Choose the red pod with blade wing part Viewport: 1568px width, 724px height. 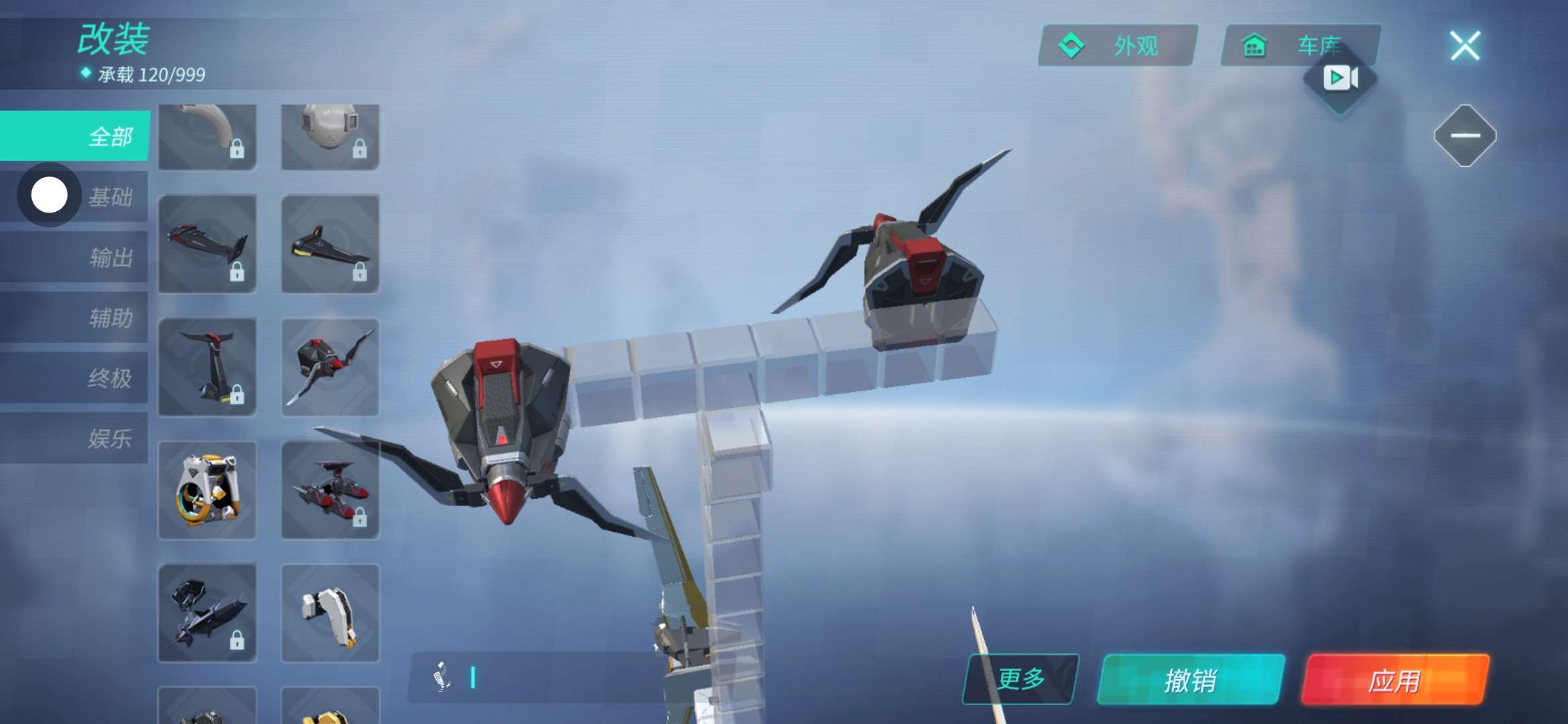tap(330, 367)
